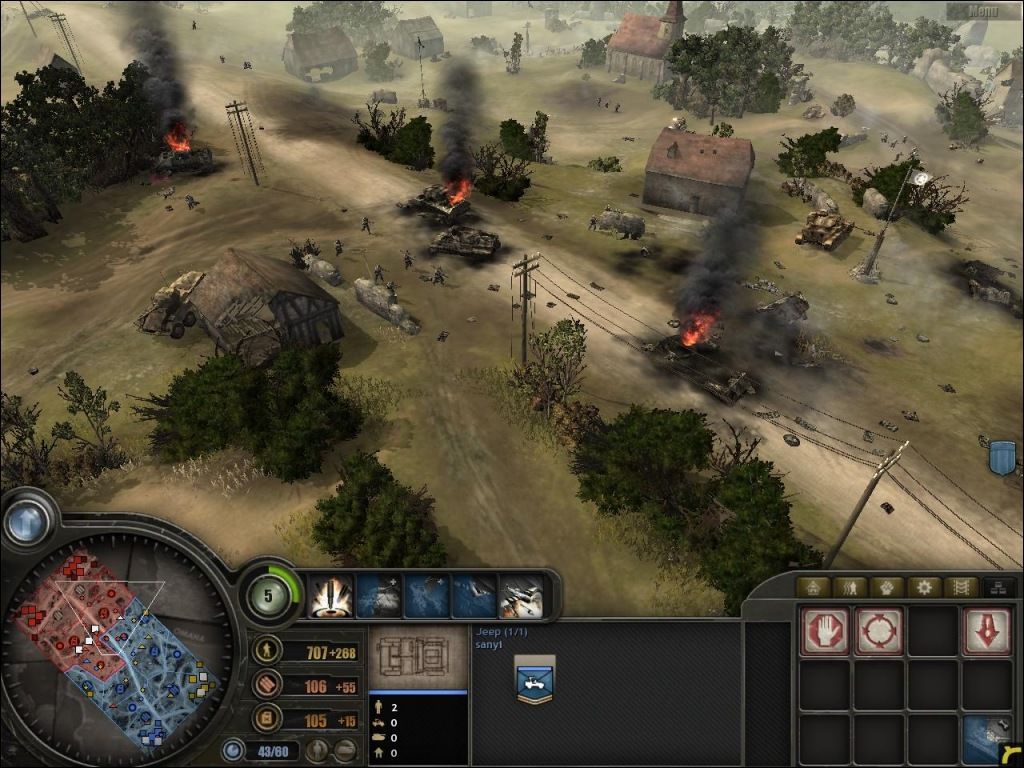
Task: Open the commander points circle showing 5
Action: pyautogui.click(x=270, y=596)
